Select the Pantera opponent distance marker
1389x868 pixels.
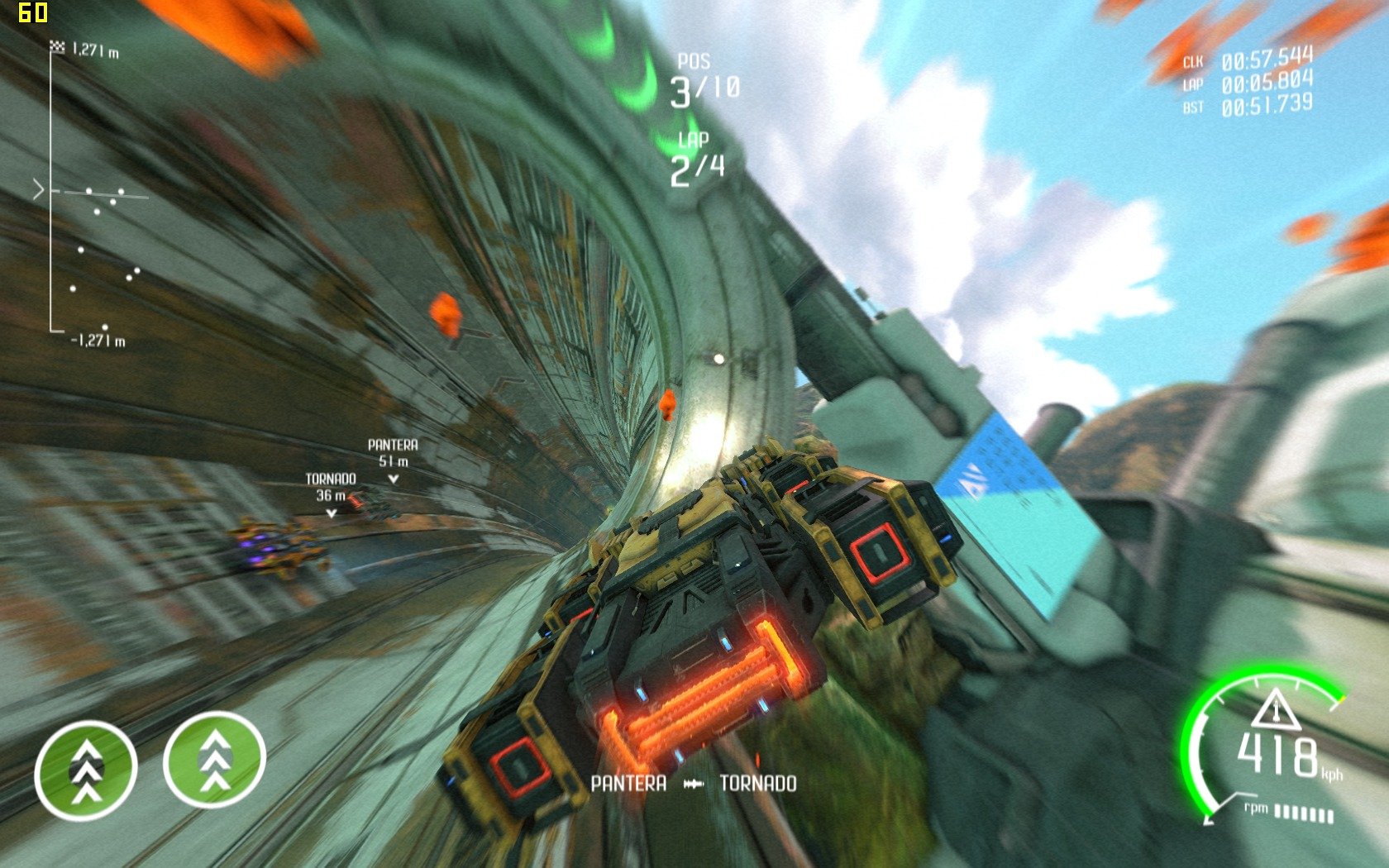coord(393,459)
